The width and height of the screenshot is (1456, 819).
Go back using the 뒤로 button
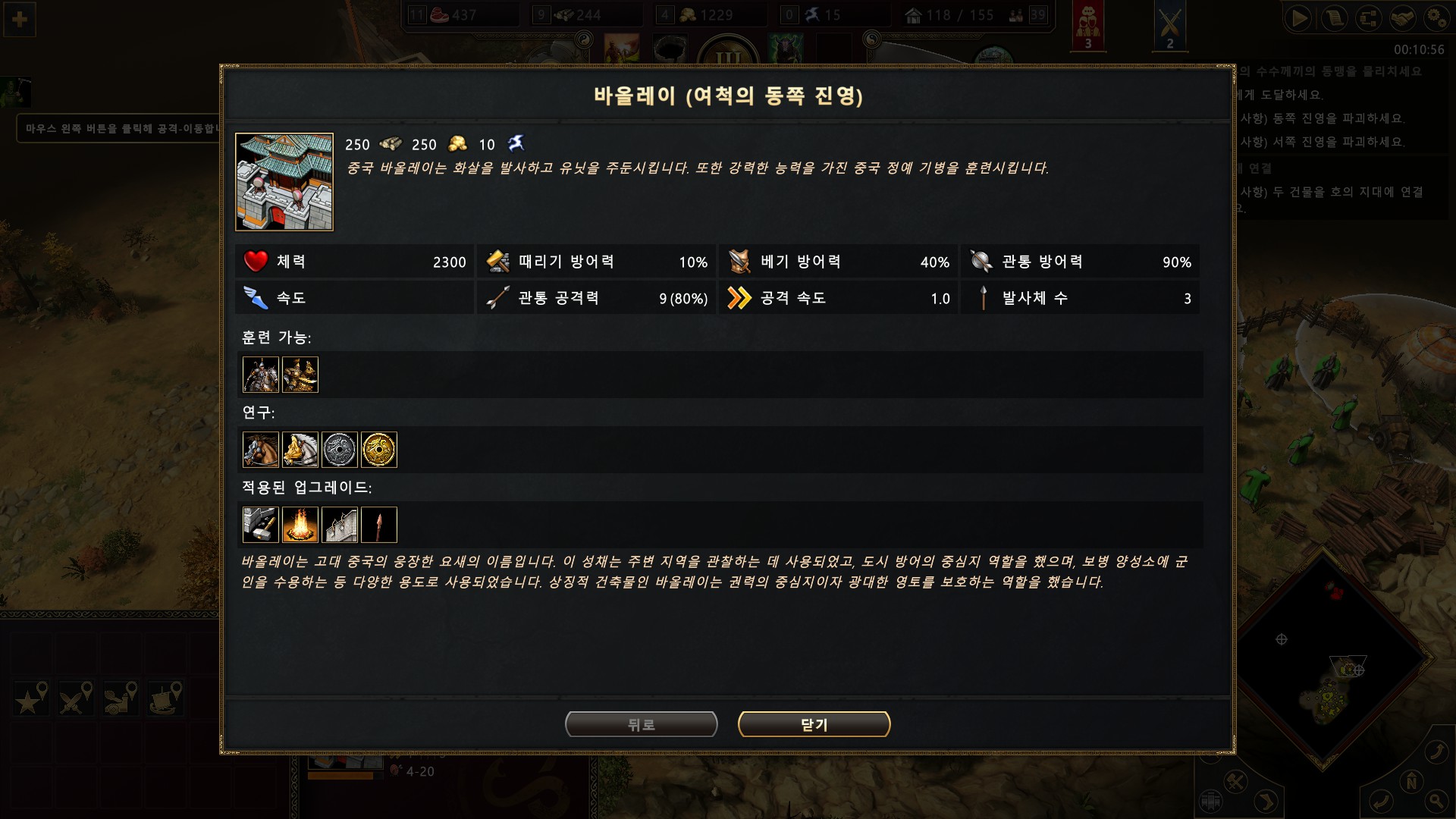[x=641, y=724]
